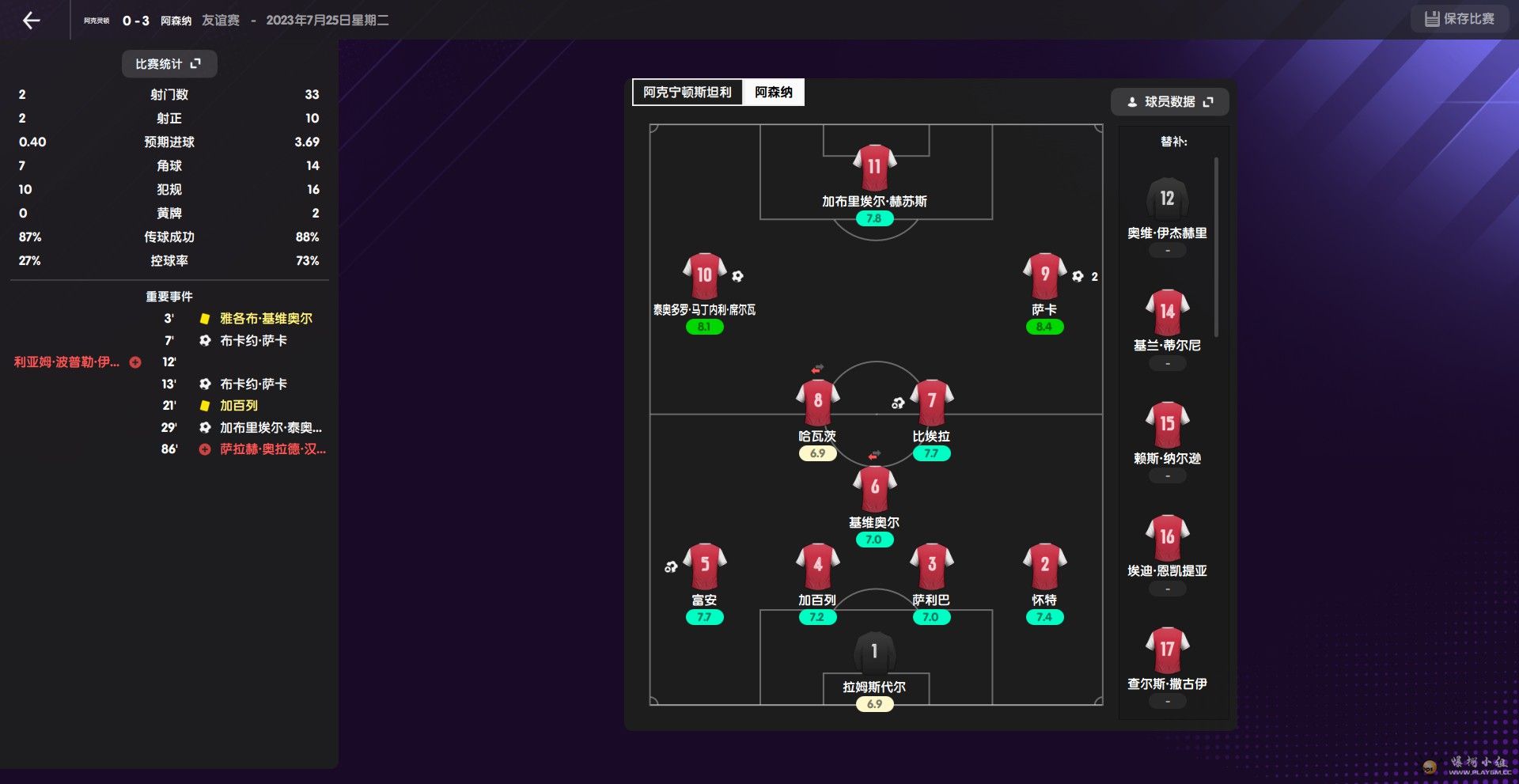Click the 7' 布卡约·萨卡 goal event
This screenshot has height=784, width=1519.
(x=253, y=341)
